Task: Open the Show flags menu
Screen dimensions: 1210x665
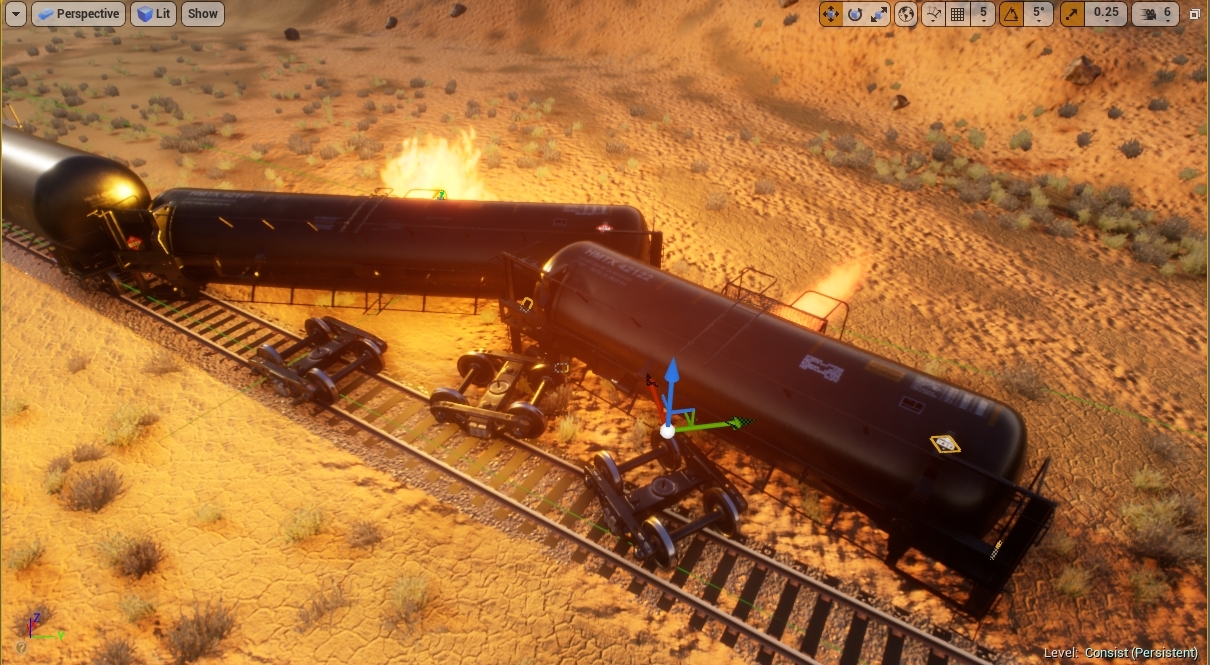Action: [203, 14]
